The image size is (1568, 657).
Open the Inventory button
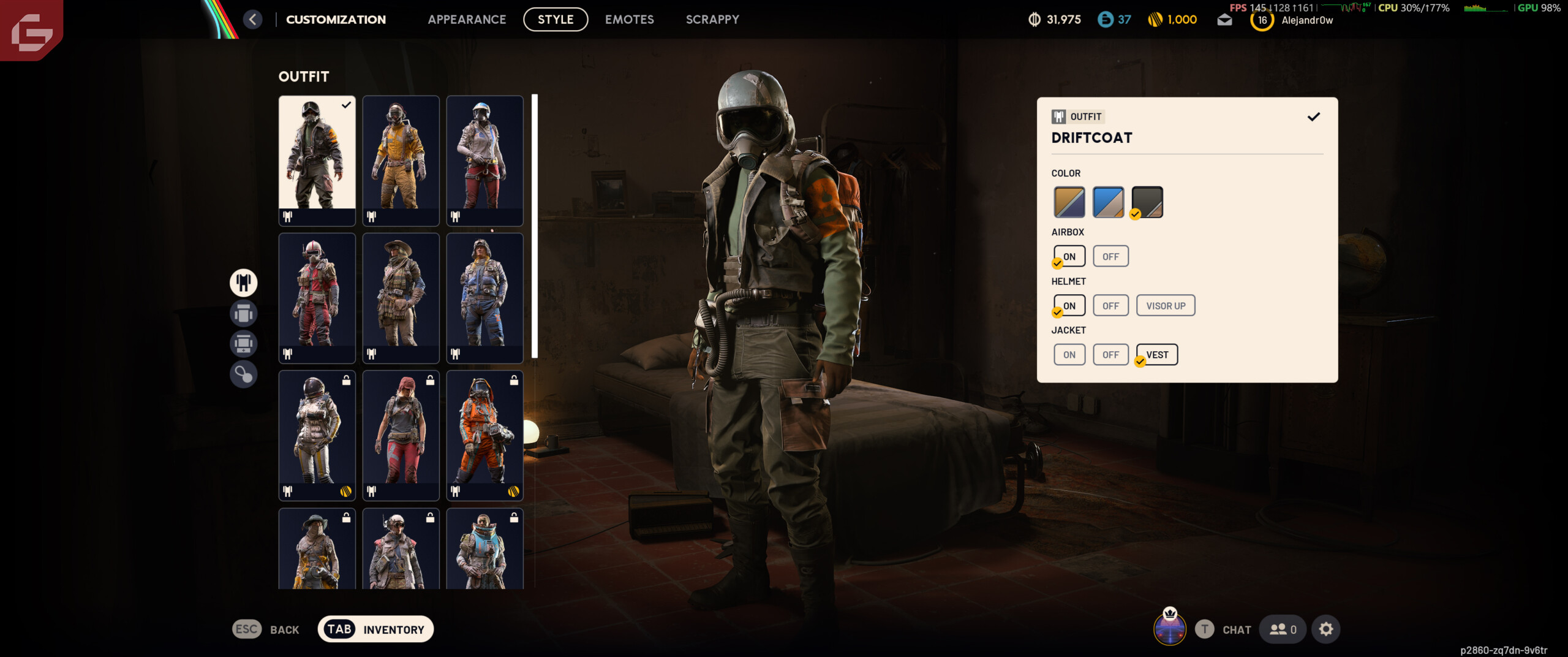(x=375, y=629)
